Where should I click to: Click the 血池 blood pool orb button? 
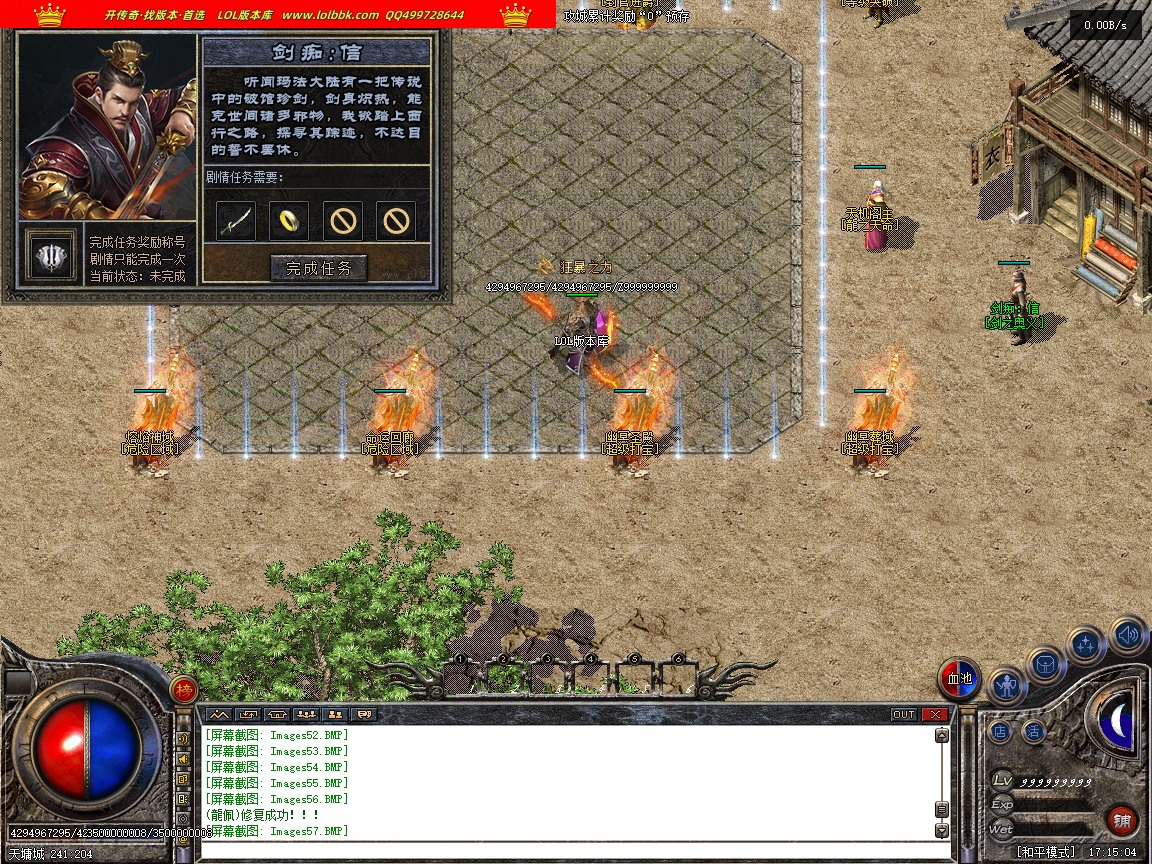[959, 679]
